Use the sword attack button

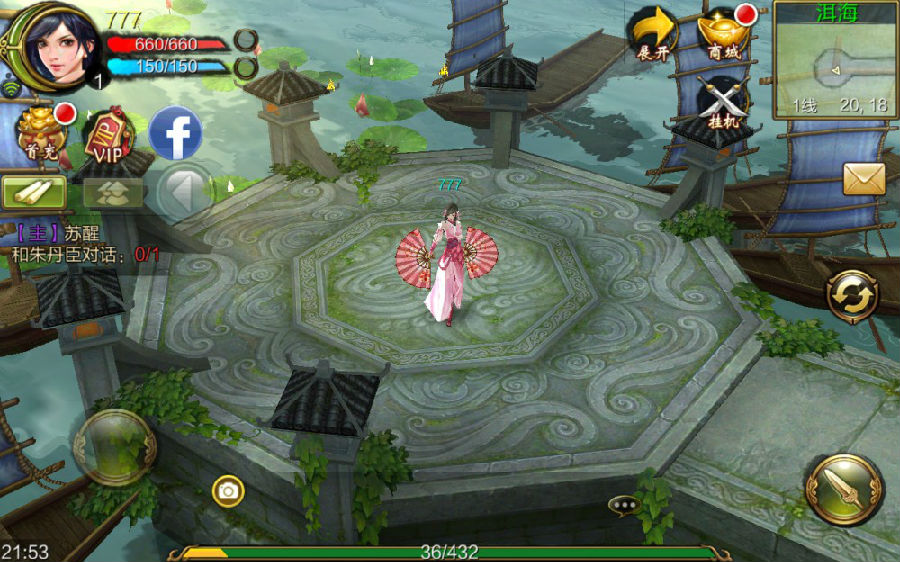(843, 489)
